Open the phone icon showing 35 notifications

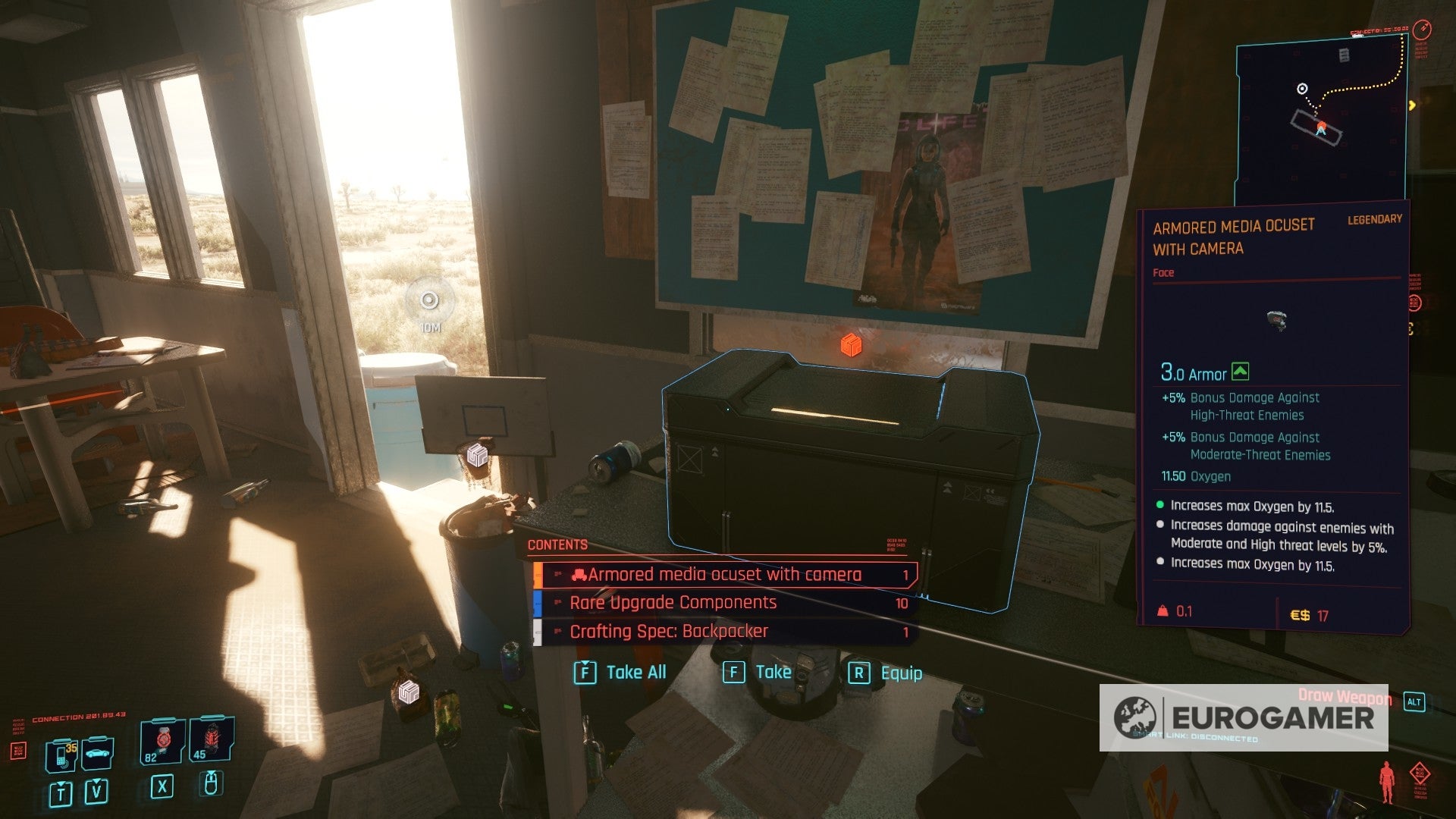pyautogui.click(x=61, y=755)
